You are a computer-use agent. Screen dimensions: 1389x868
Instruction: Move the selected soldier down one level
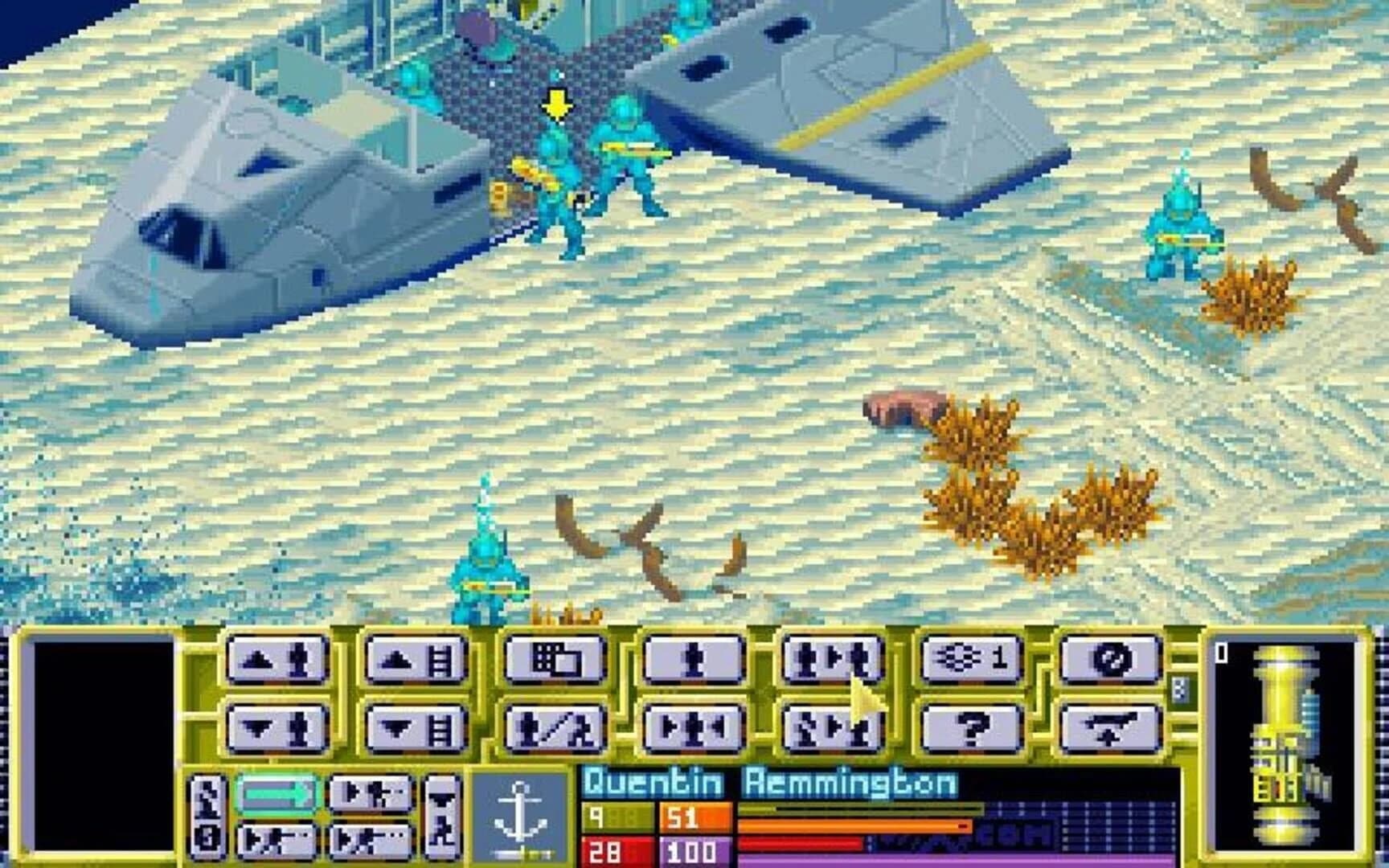click(x=277, y=727)
